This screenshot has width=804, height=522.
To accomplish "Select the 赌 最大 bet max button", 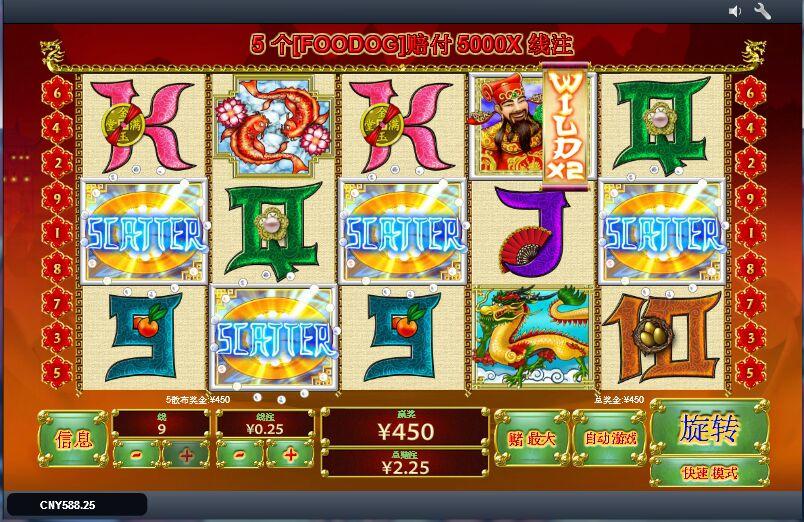I will coord(530,438).
